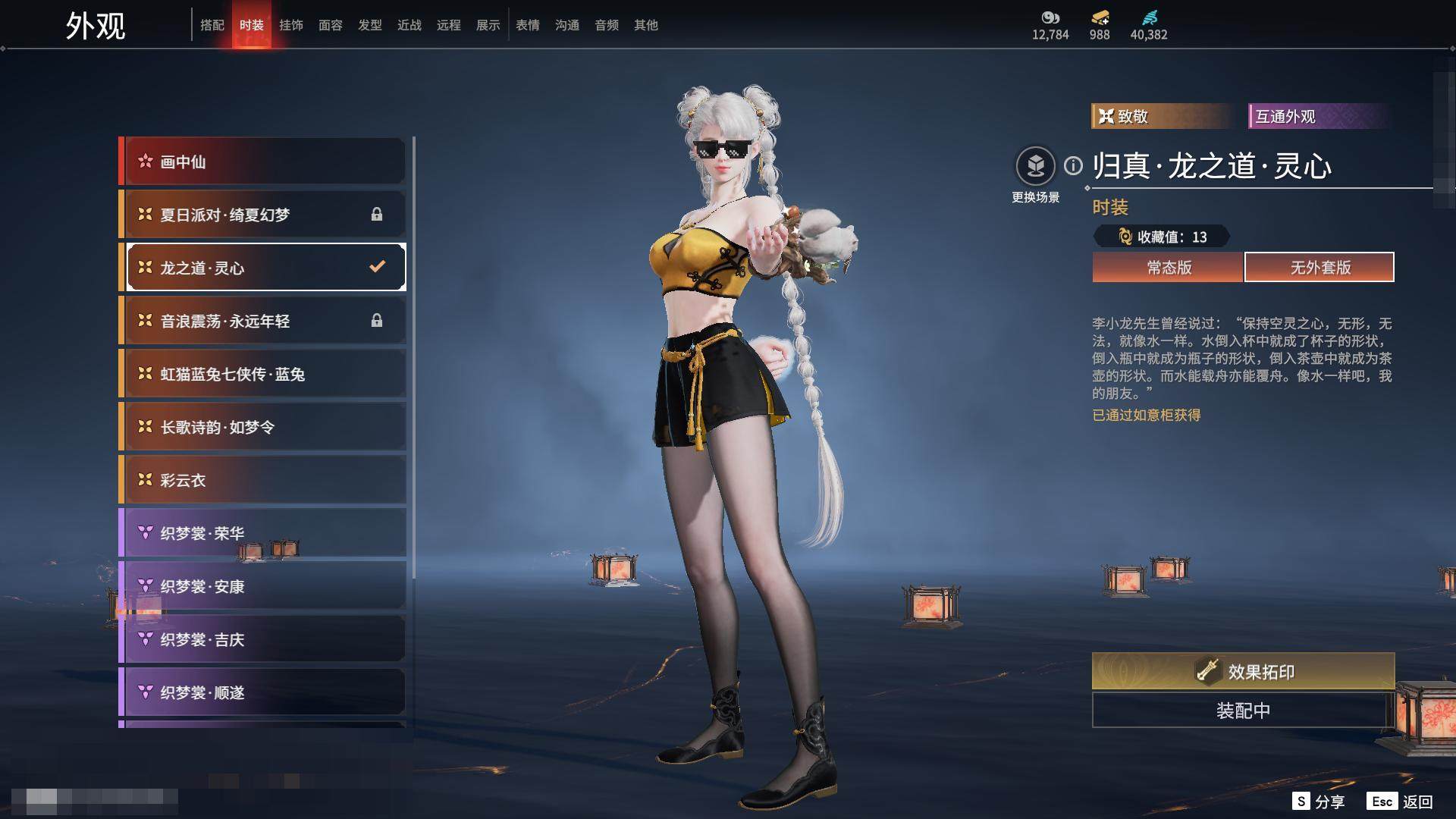1456x819 pixels.
Task: Switch to the 表情 emote tab
Action: point(528,25)
